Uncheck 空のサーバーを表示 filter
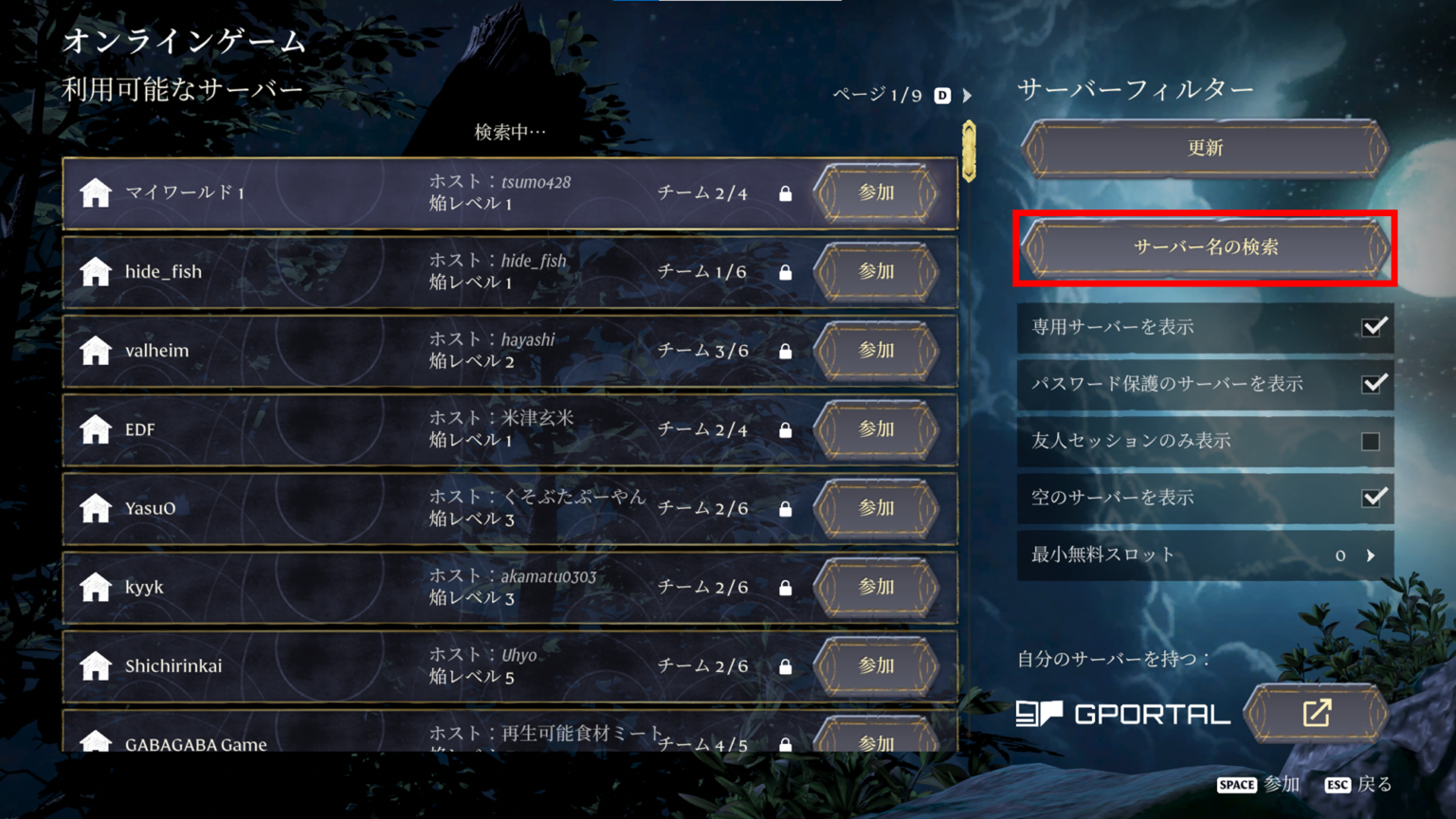 (1373, 498)
